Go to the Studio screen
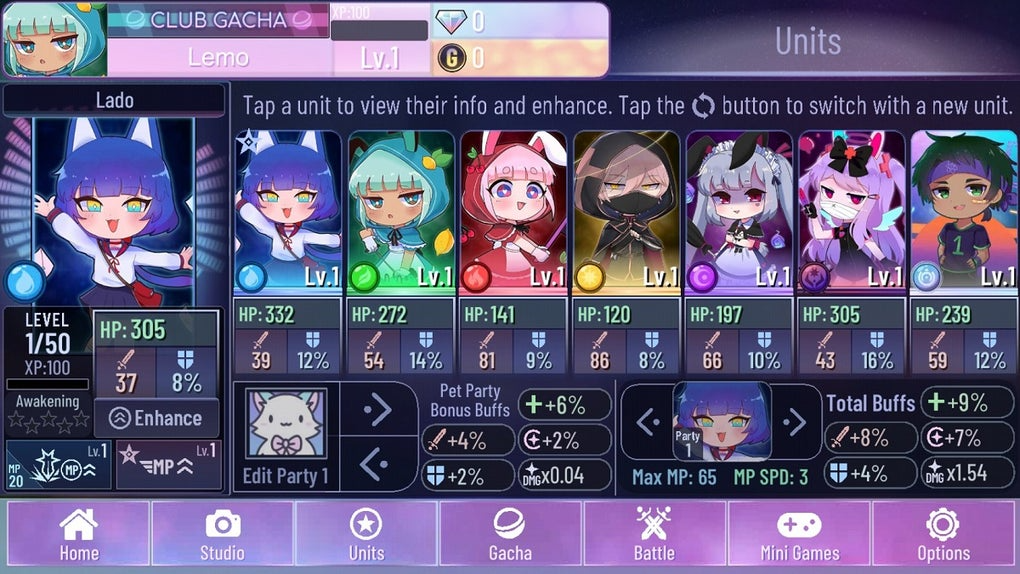This screenshot has width=1020, height=574. pyautogui.click(x=222, y=535)
